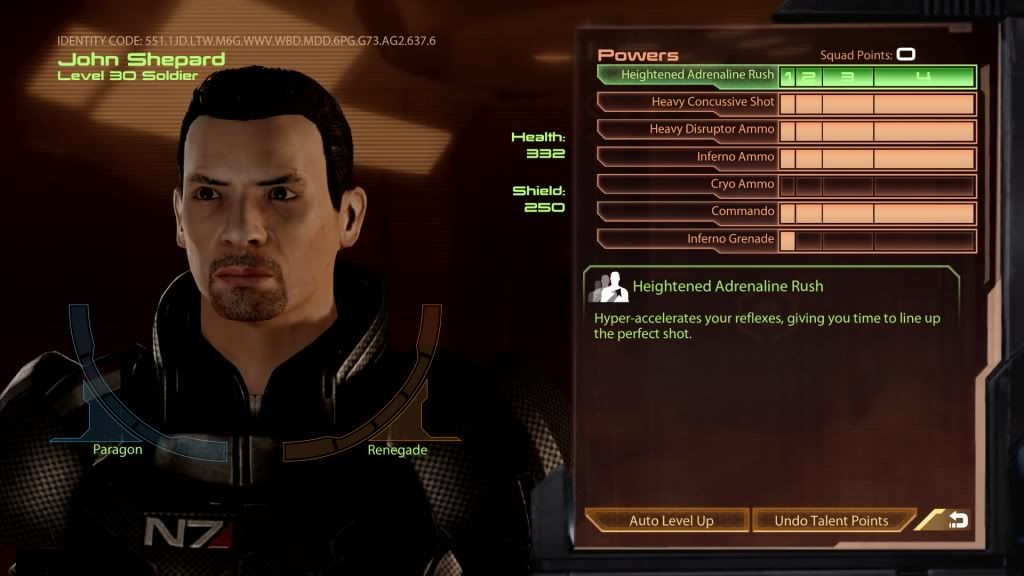Choose the Heavy Concussive Shot power row

coord(688,102)
